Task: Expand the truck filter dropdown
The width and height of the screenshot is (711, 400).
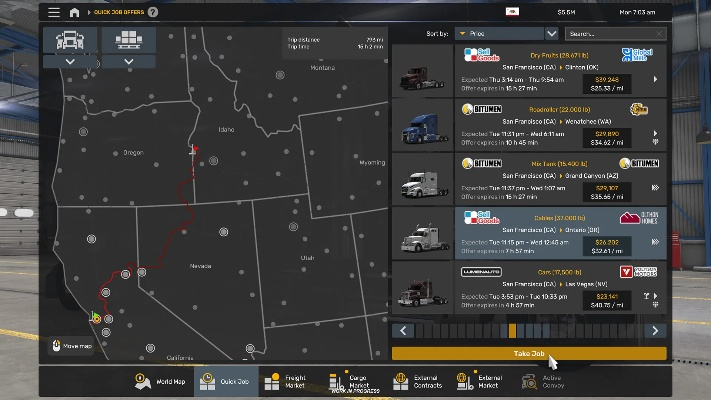Action: coord(71,62)
